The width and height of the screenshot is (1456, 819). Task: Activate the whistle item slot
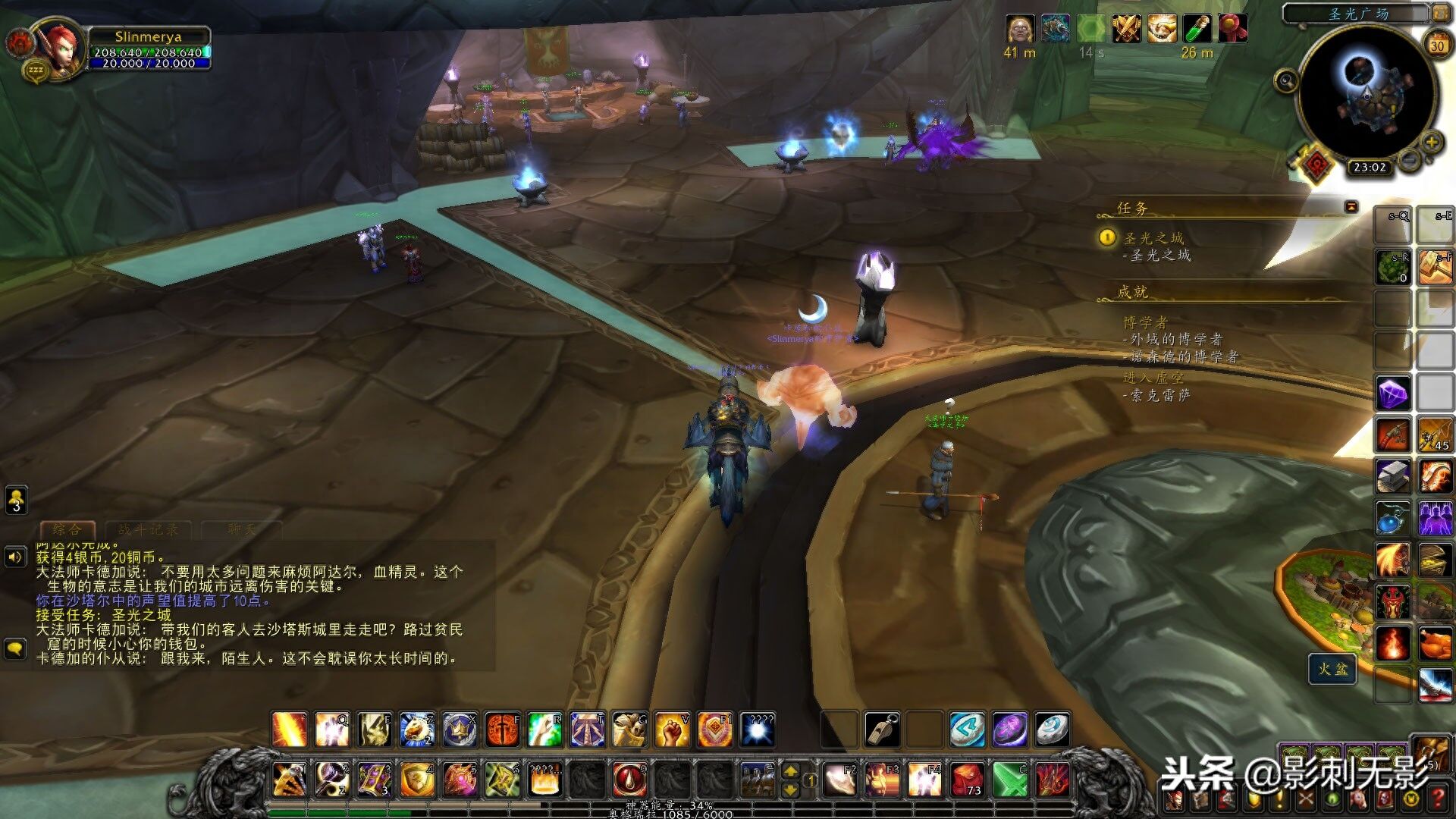point(882,730)
